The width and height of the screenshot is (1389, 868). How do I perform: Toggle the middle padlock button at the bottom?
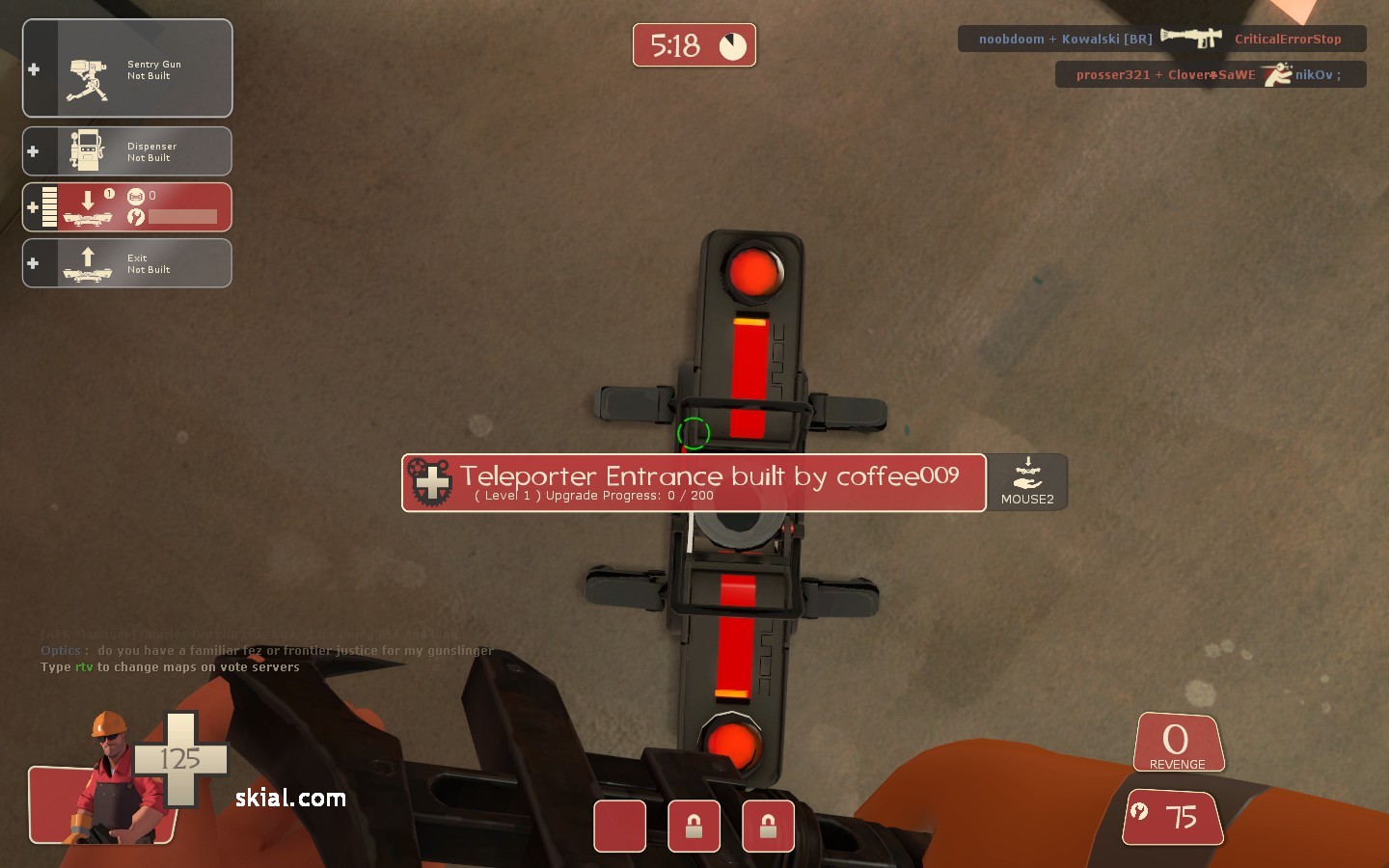(694, 827)
